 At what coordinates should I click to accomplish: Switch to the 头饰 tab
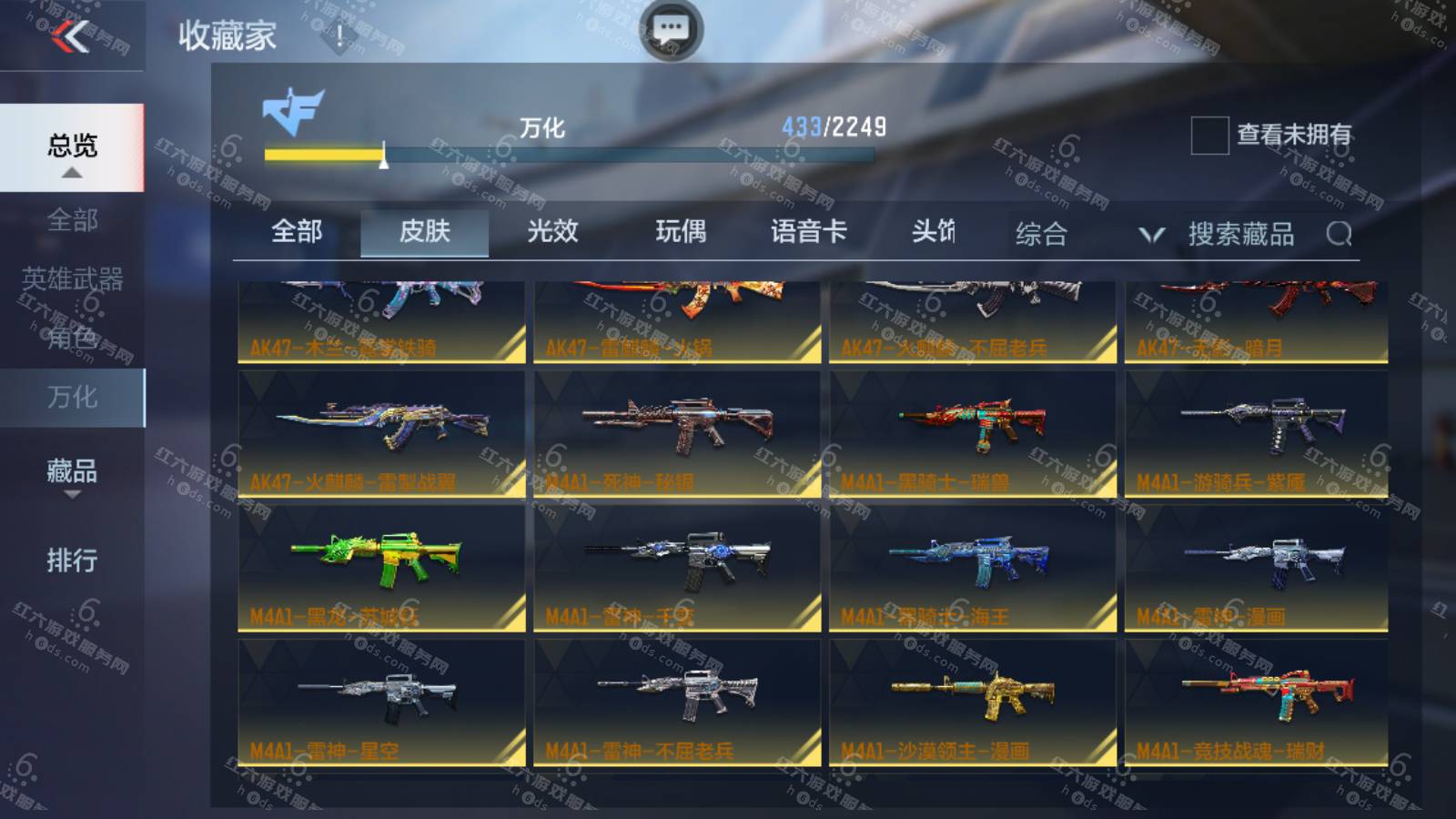coord(934,232)
